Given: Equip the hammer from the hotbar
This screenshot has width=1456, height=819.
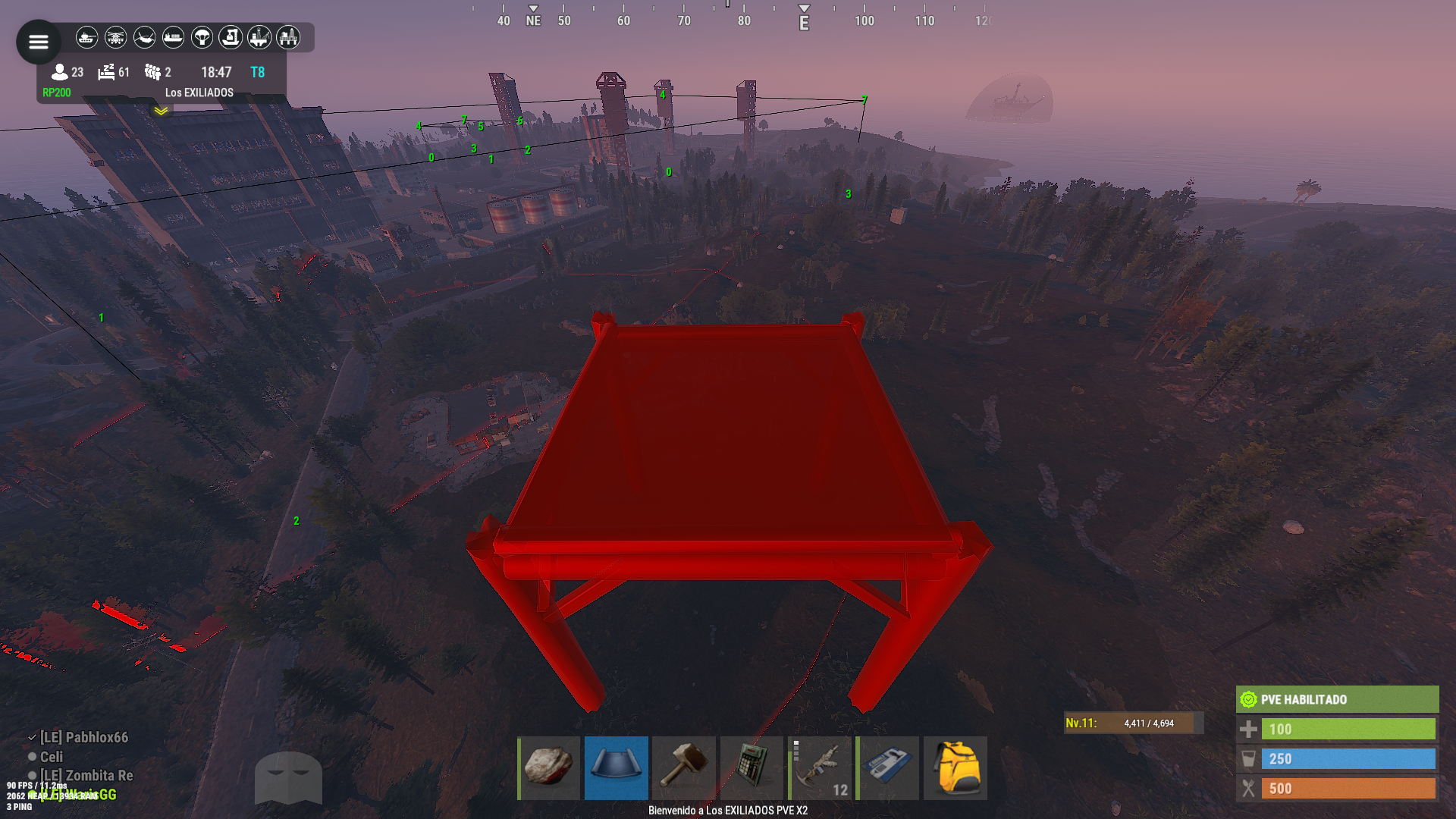Looking at the screenshot, I should [x=684, y=767].
